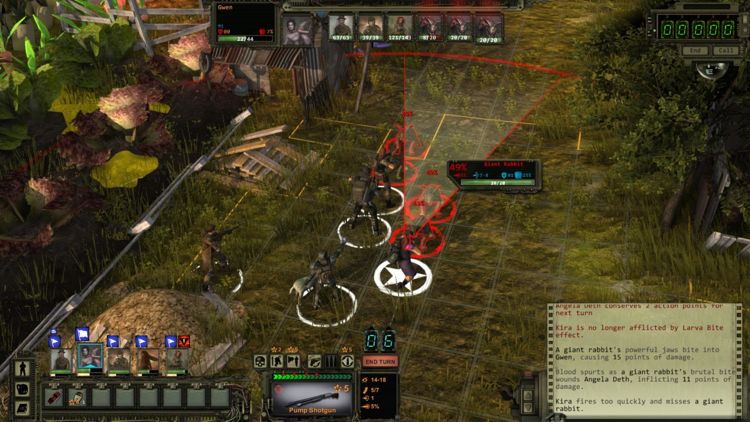Click the combat log text panel

[x=646, y=360]
